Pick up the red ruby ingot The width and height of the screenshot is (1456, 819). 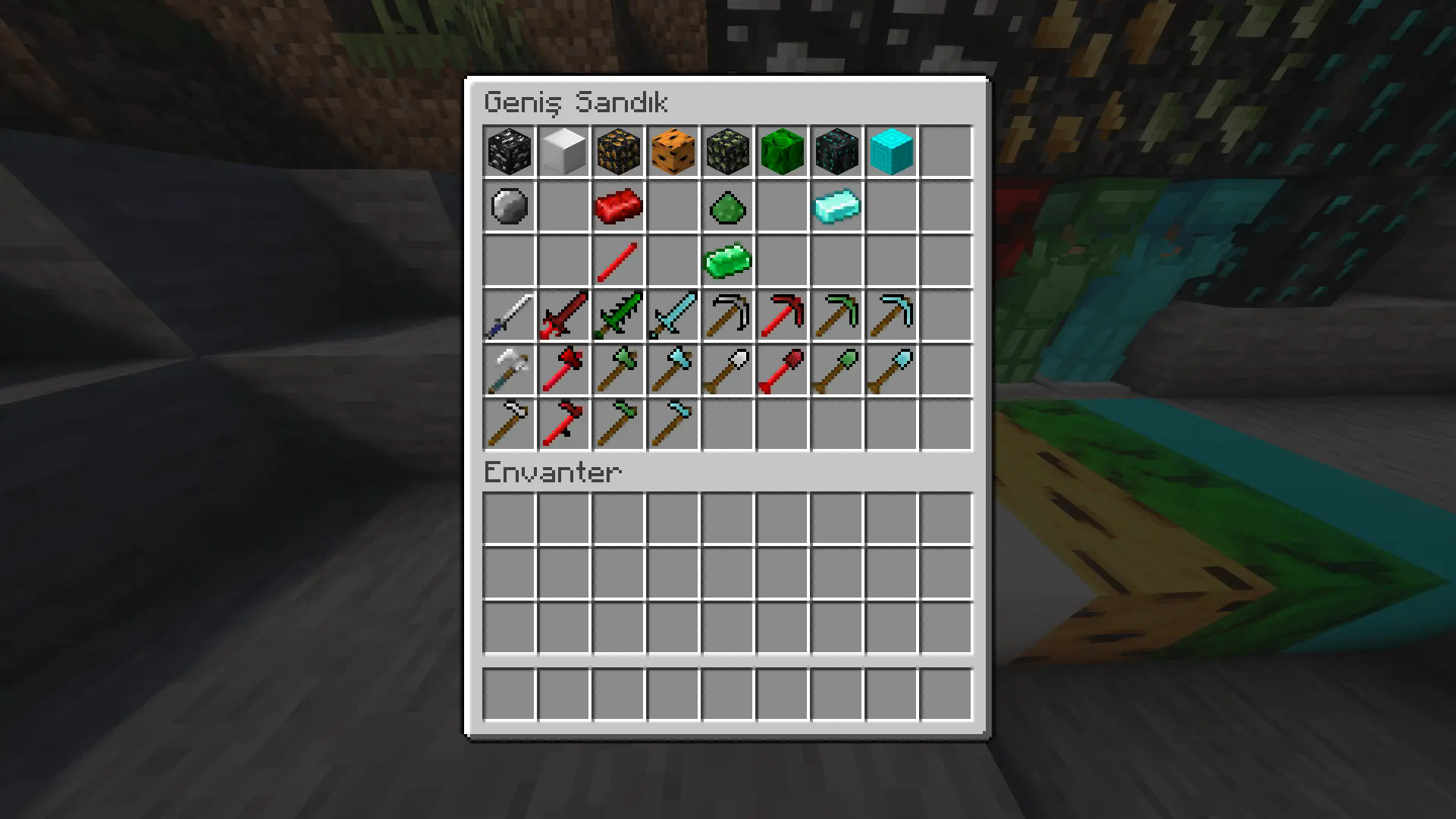619,206
